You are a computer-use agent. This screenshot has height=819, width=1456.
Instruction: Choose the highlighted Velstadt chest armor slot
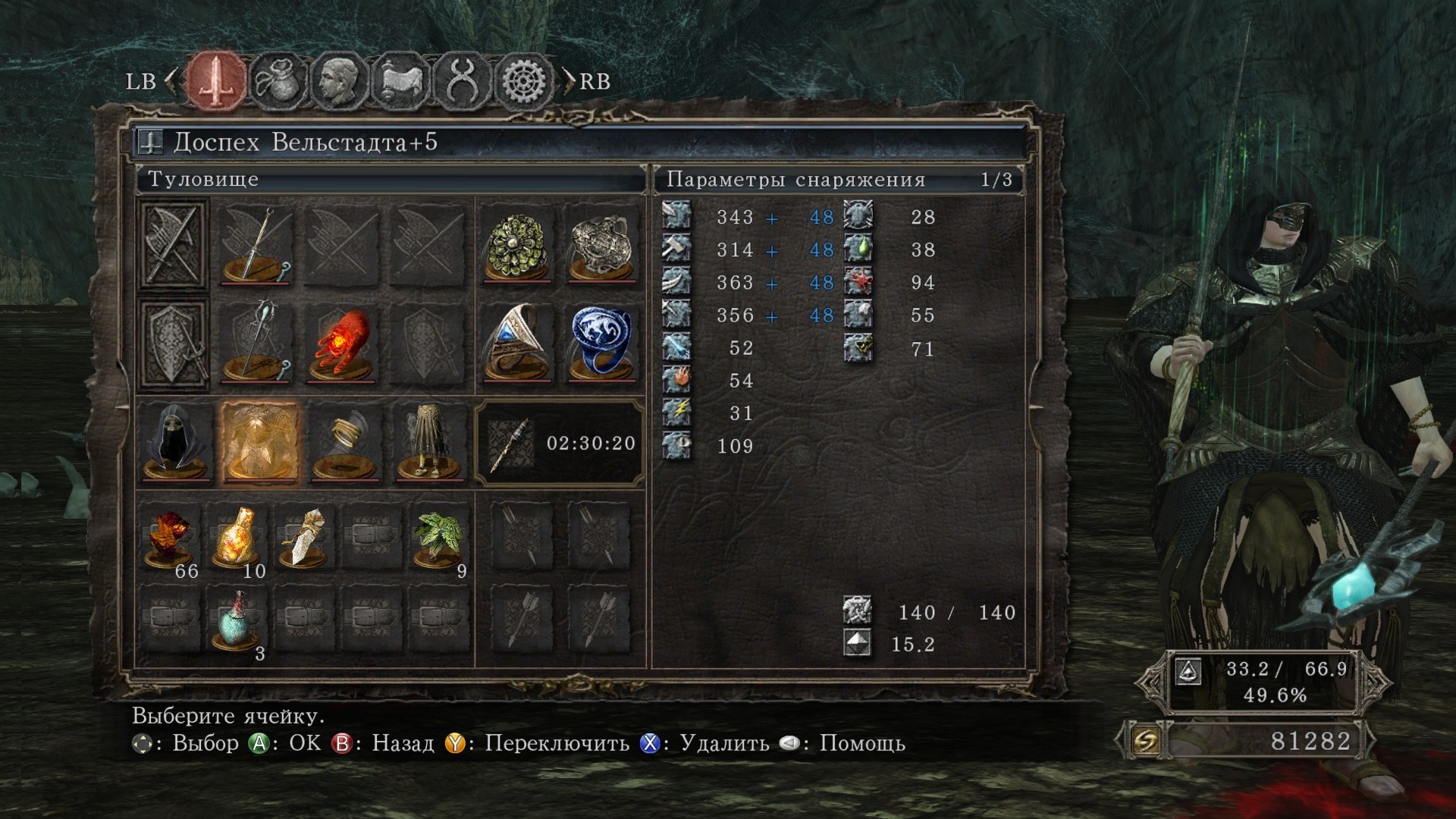259,444
